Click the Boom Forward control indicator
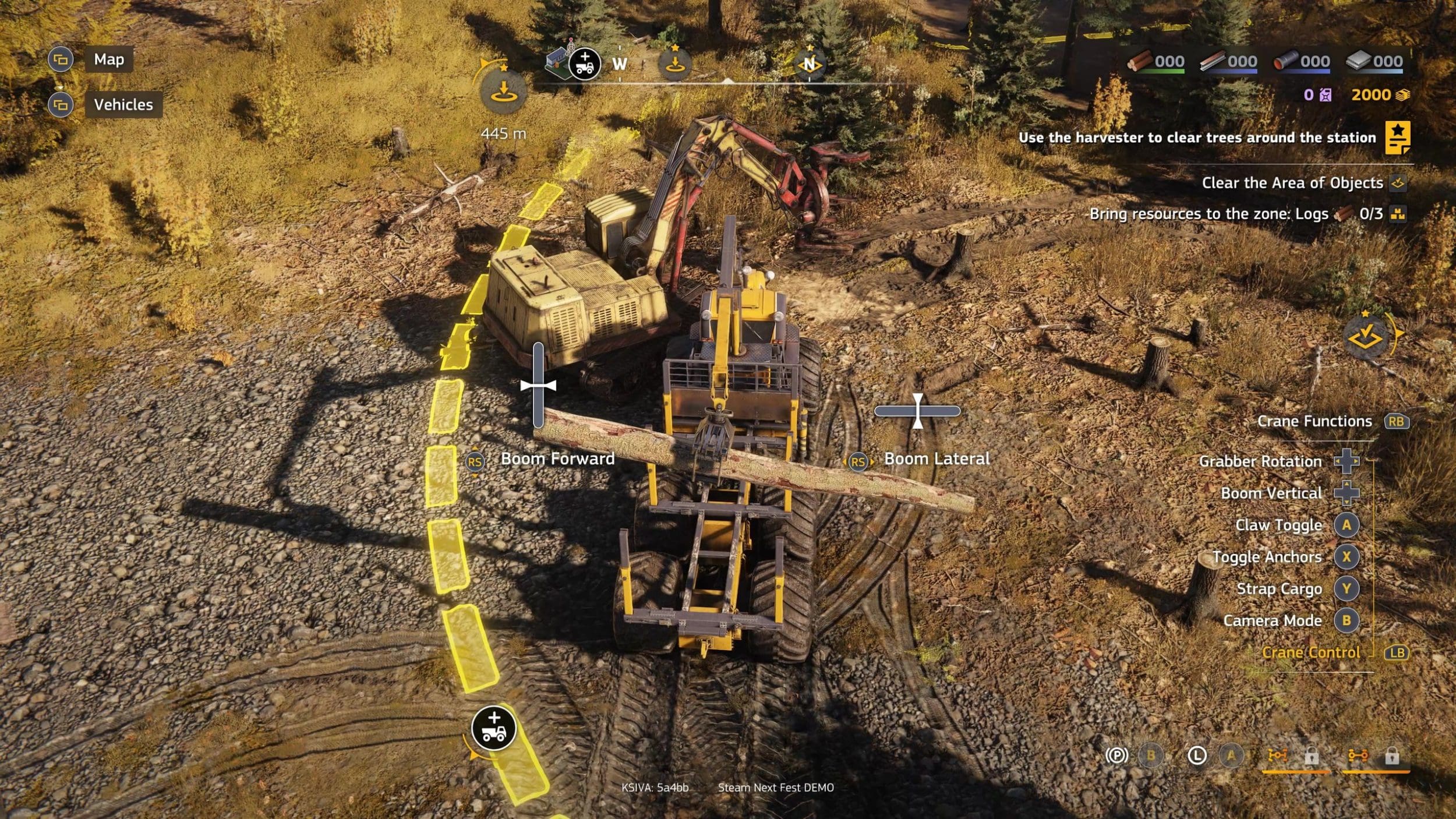 point(557,459)
